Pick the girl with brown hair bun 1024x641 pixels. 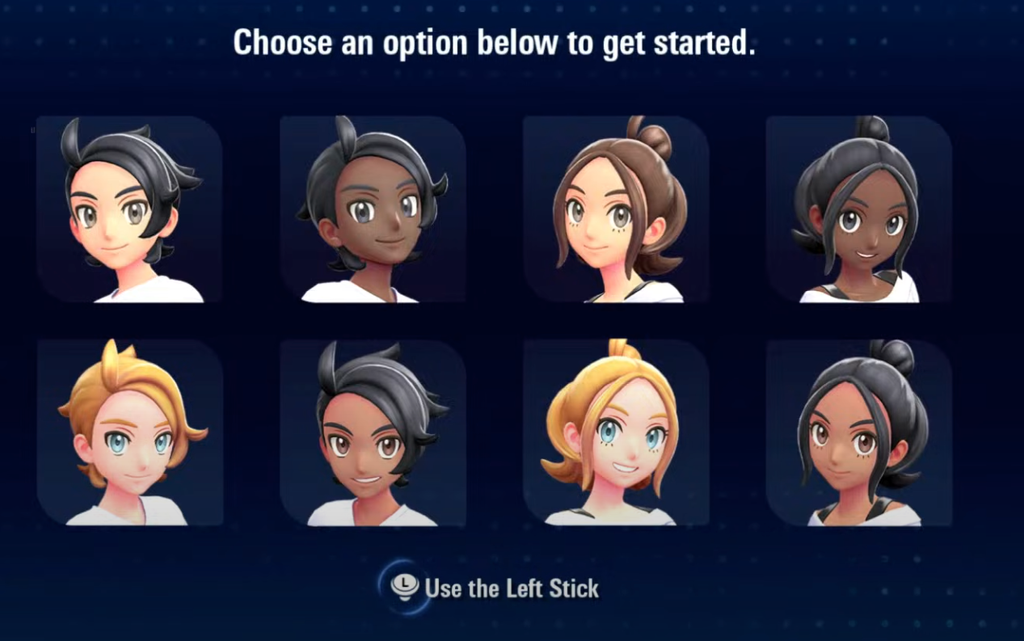[616, 210]
